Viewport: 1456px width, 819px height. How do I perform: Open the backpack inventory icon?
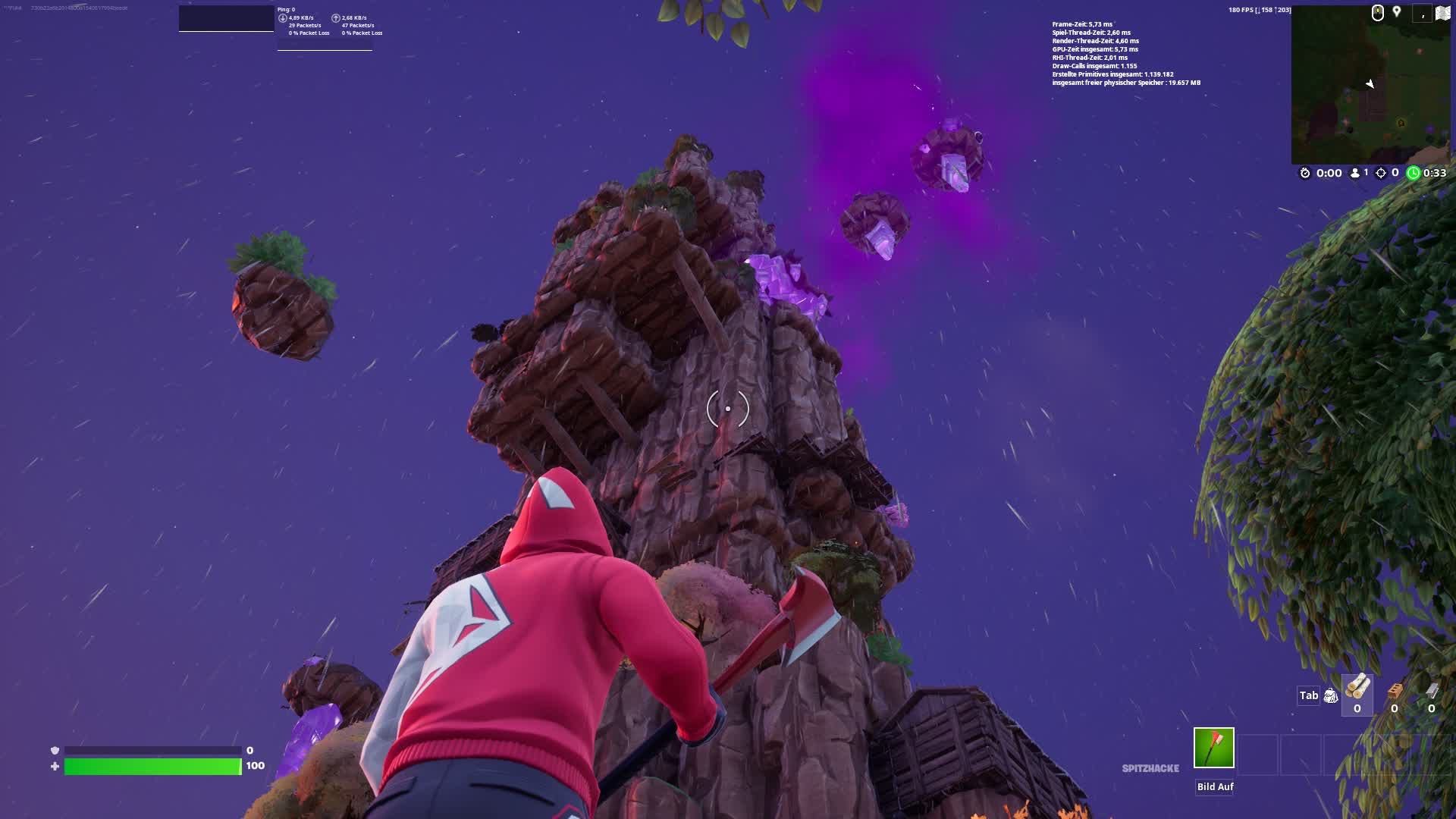1331,695
